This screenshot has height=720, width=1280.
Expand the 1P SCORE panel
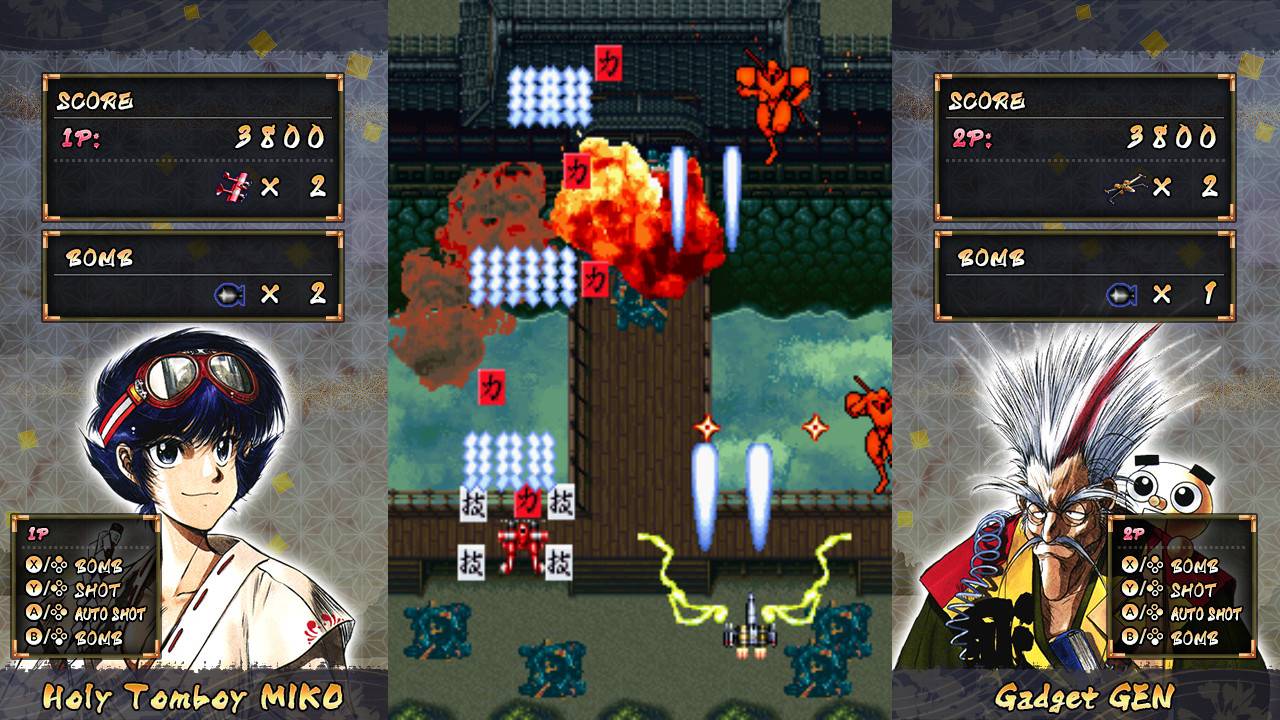click(x=190, y=140)
